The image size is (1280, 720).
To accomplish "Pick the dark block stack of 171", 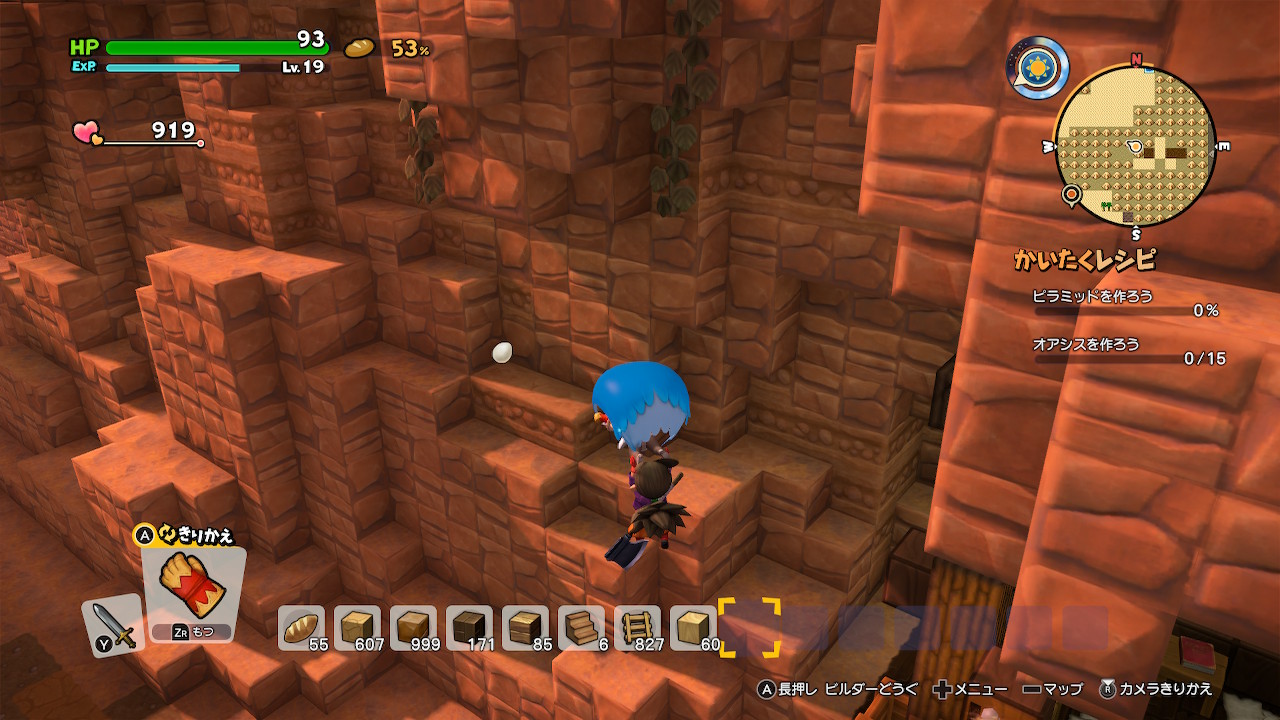I will (x=469, y=627).
